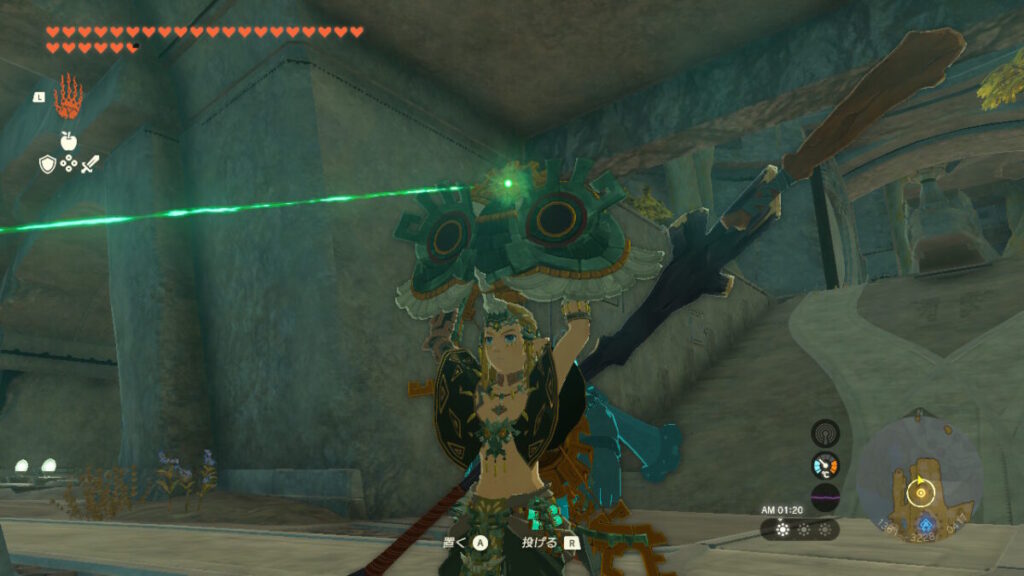Click the Sheikah sensor signal icon

[x=825, y=433]
